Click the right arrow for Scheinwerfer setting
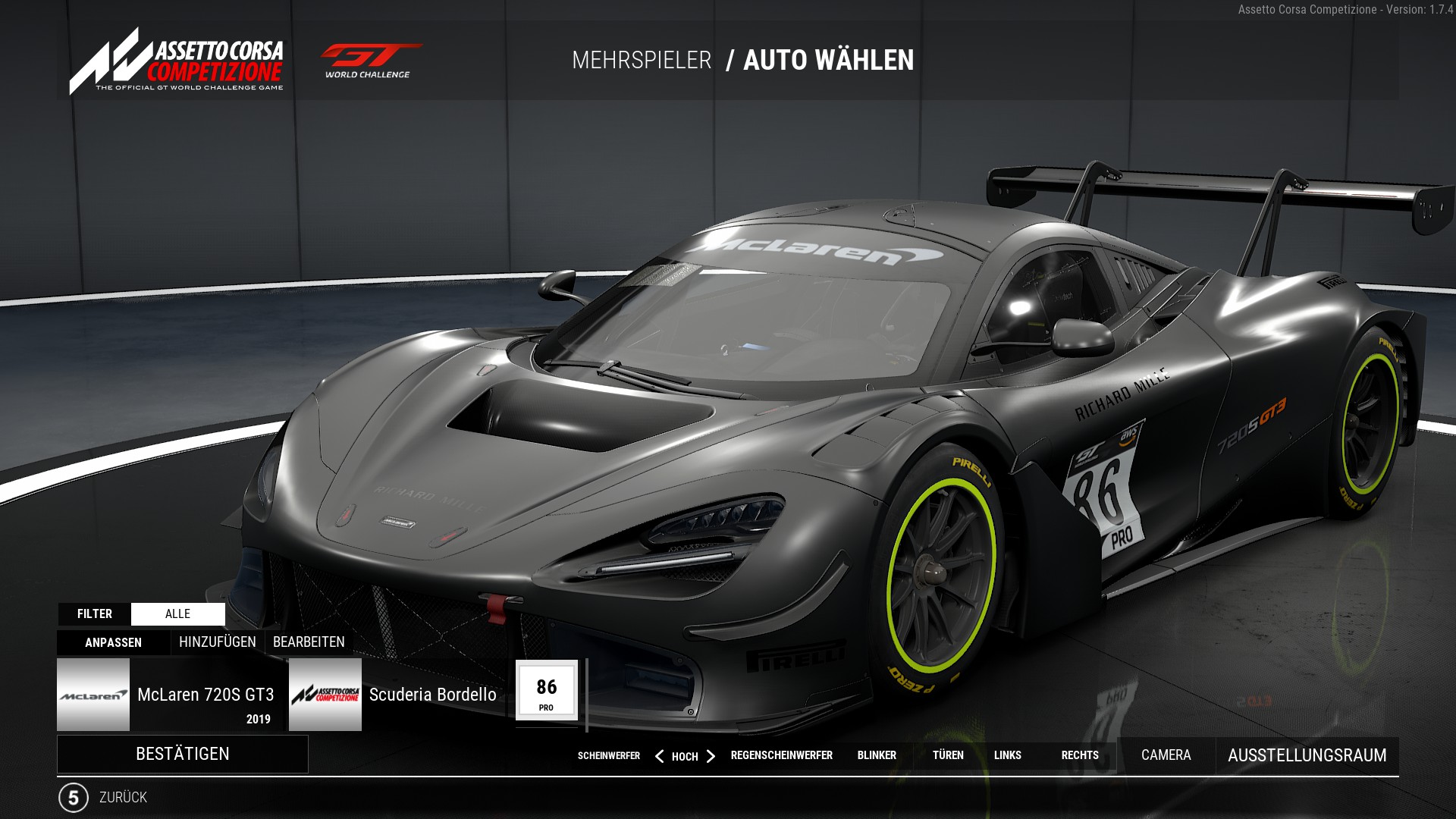1456x819 pixels. 711,756
